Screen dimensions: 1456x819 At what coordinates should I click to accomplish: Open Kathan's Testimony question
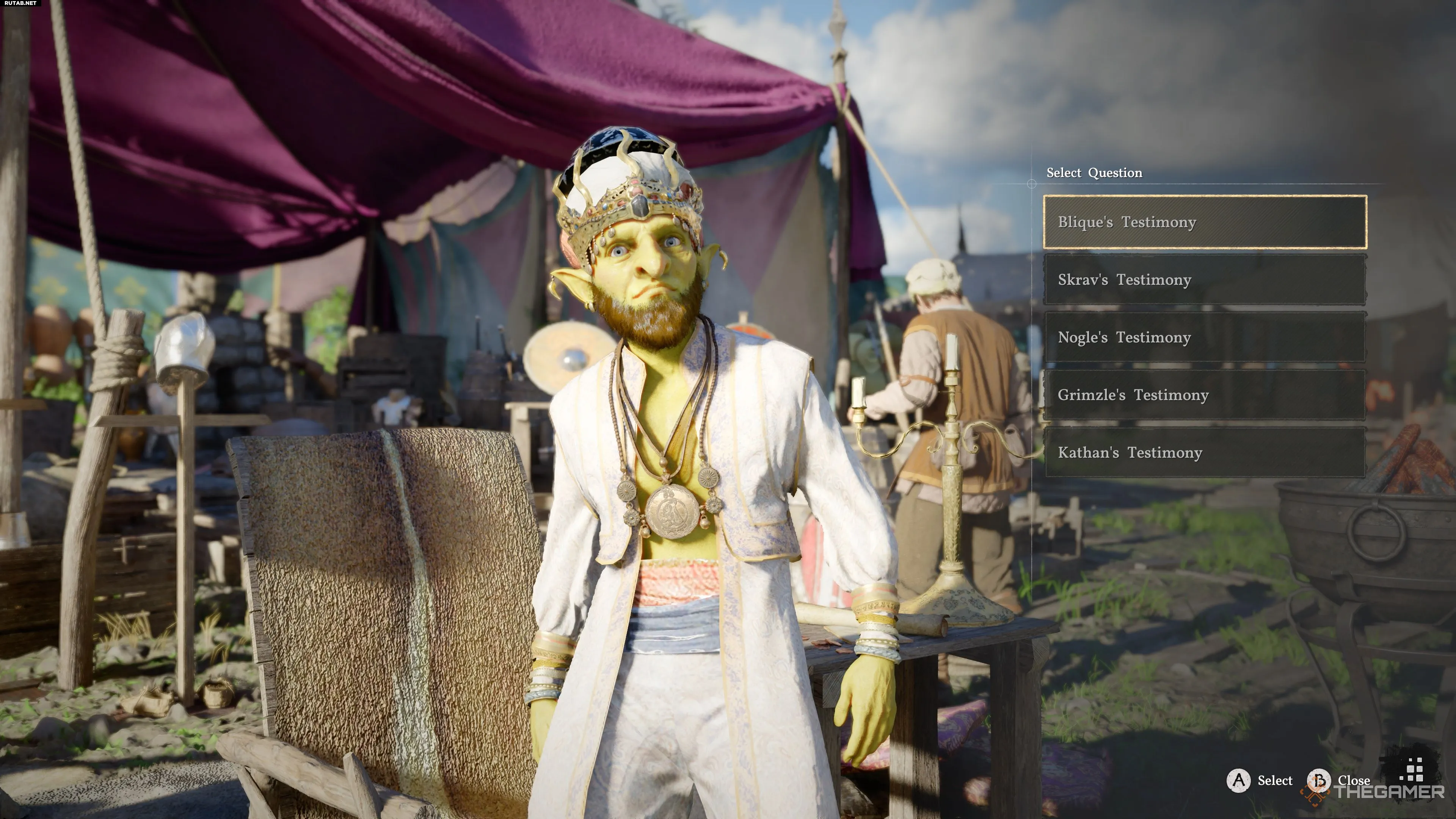(1205, 453)
